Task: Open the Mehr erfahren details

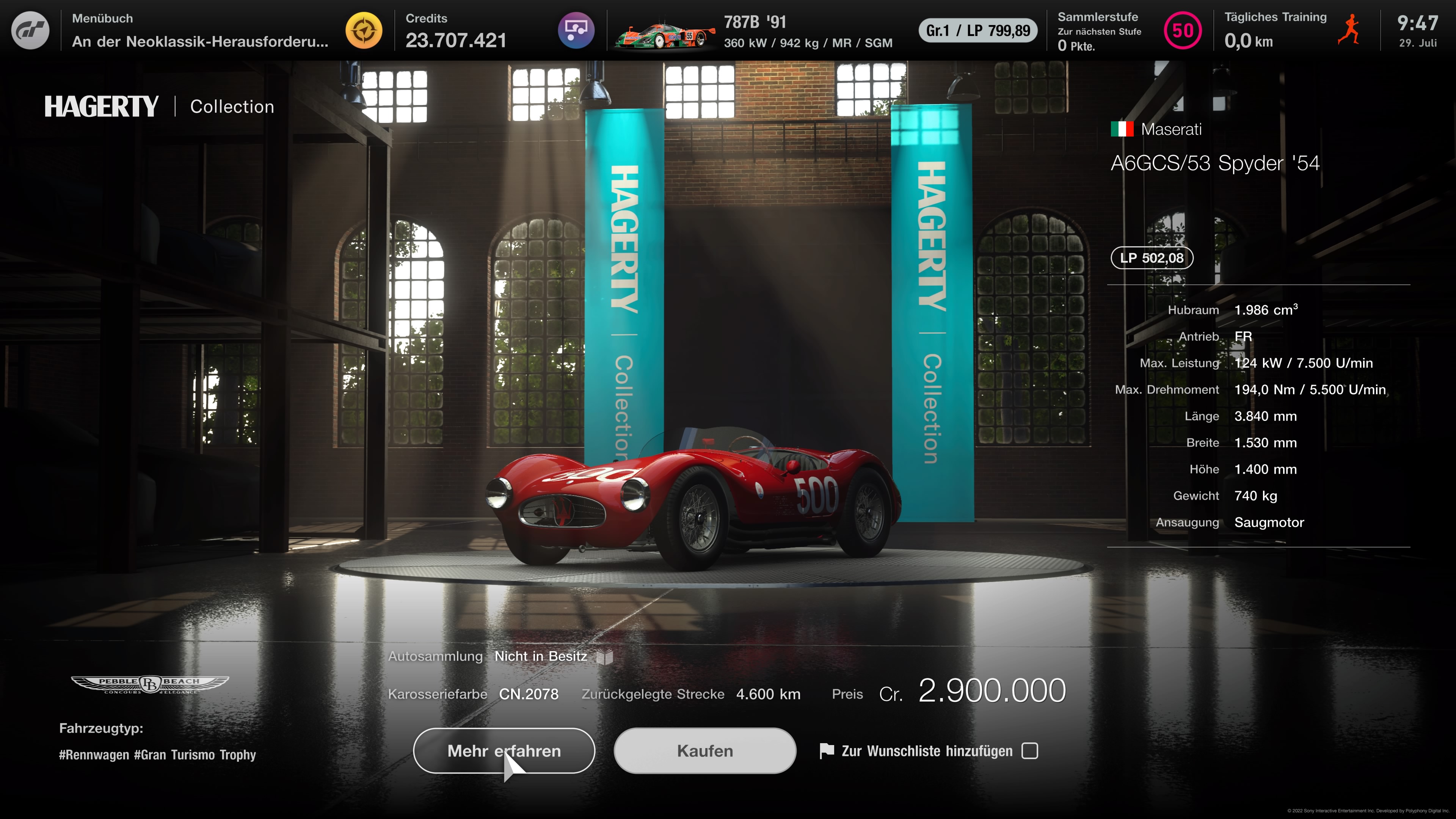Action: click(x=504, y=751)
